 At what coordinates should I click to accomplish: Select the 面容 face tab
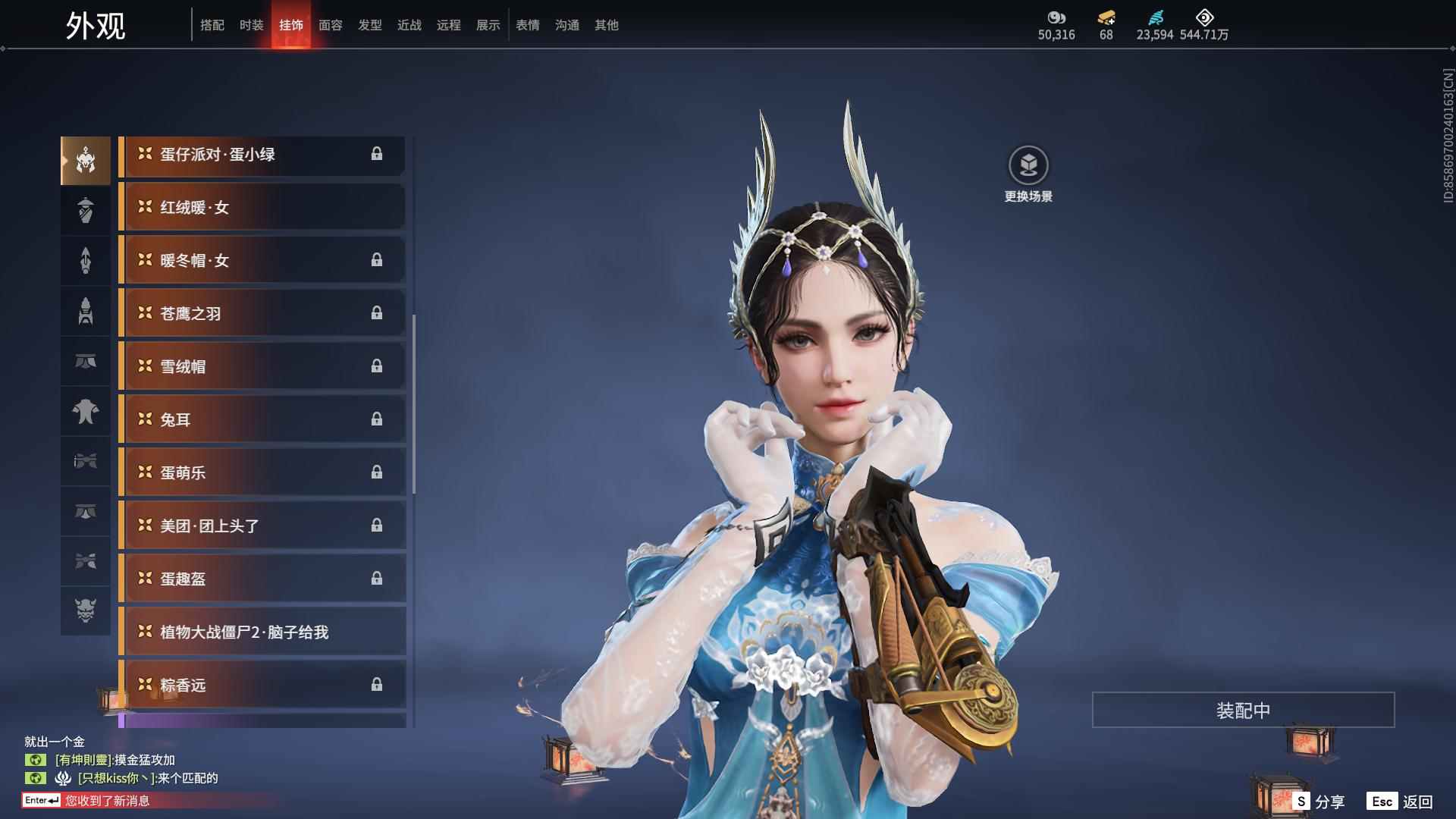point(331,25)
